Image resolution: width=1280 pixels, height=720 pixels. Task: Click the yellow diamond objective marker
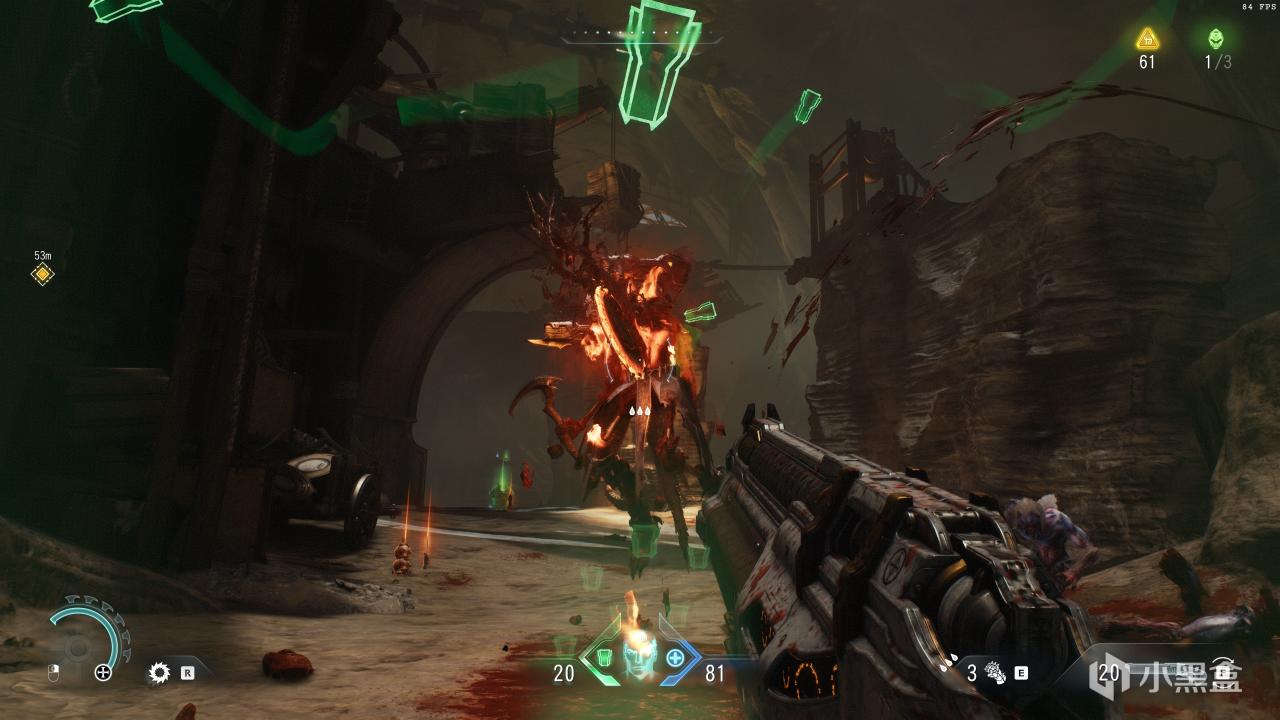click(x=42, y=274)
